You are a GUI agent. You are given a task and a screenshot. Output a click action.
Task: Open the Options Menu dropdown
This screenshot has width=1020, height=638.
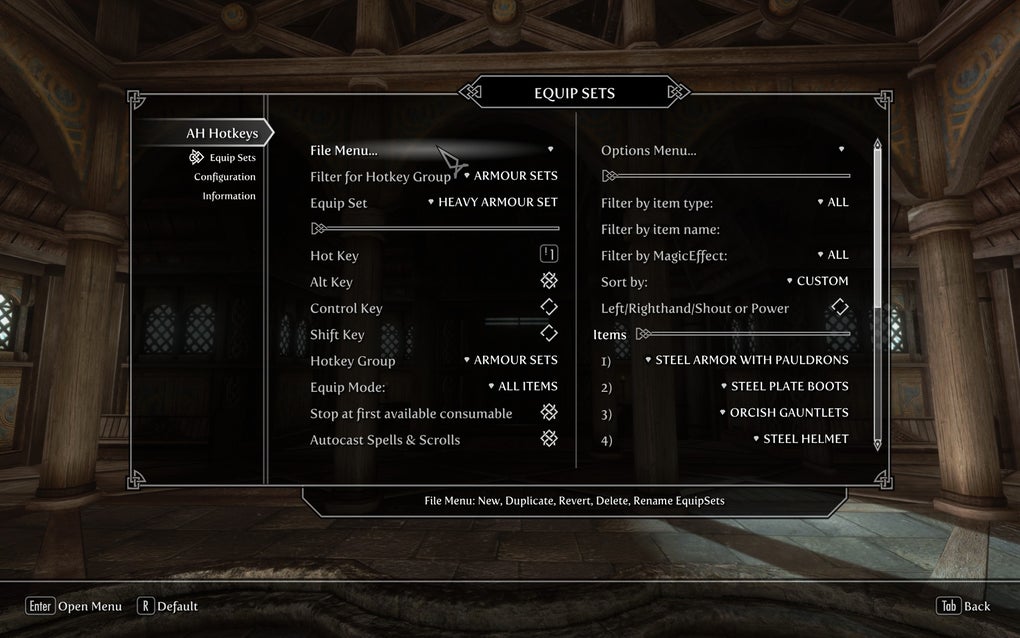click(x=723, y=150)
